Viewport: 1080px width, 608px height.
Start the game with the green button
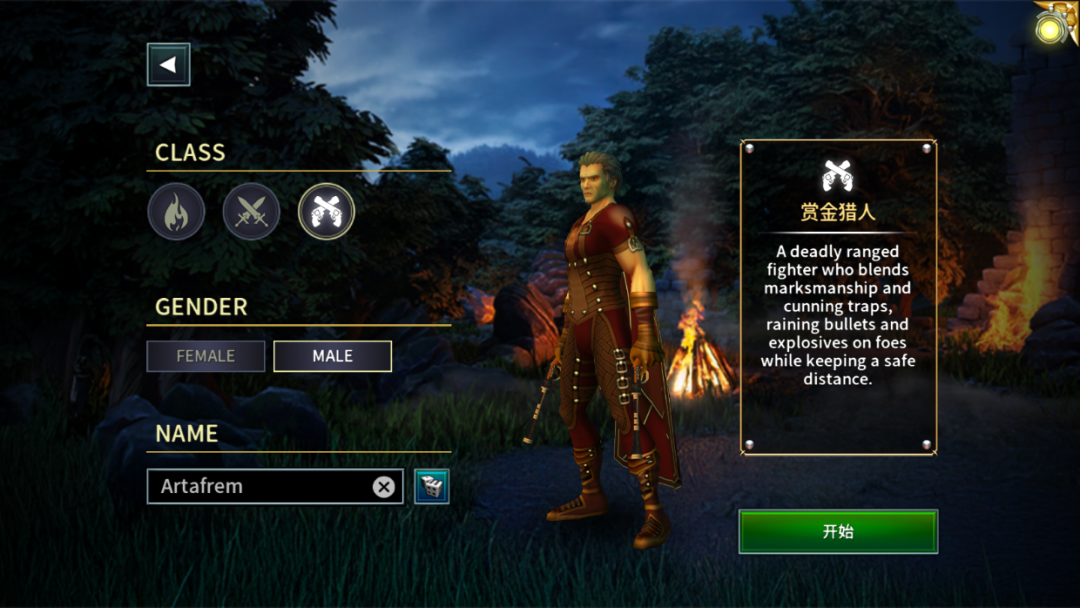[838, 532]
